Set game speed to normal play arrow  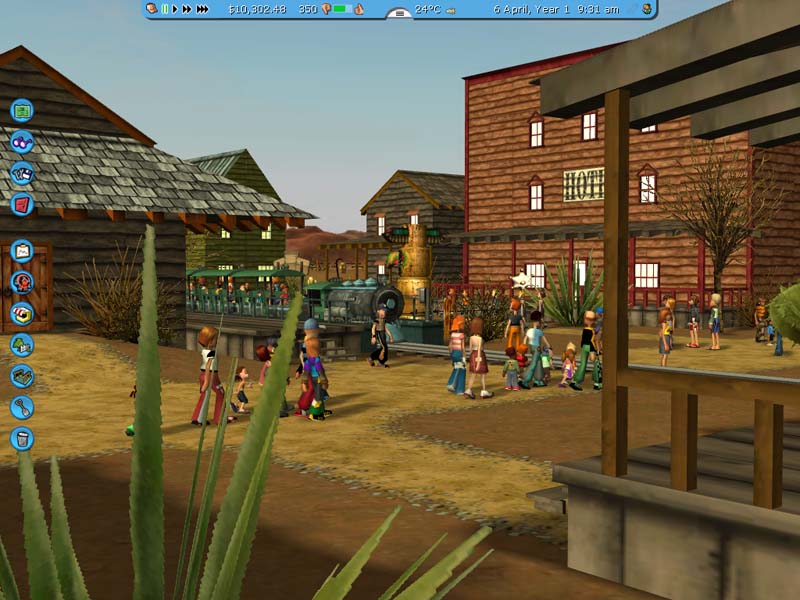(x=175, y=9)
